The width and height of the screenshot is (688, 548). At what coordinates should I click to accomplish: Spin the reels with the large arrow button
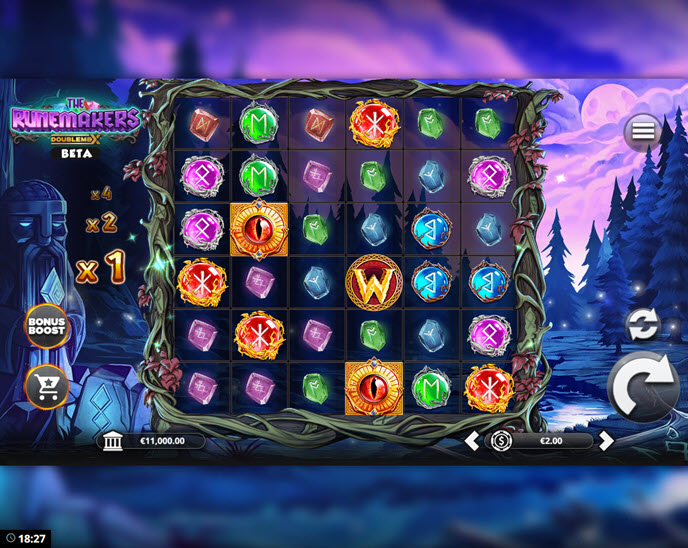(x=644, y=392)
